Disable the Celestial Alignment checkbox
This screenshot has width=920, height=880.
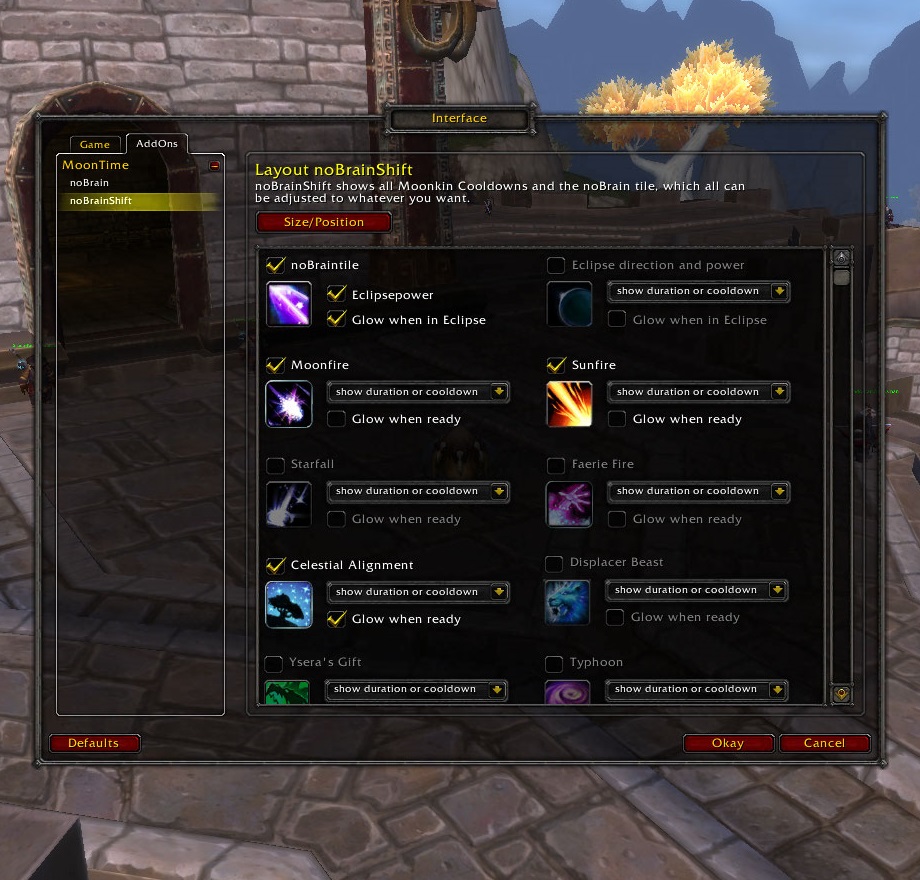[276, 565]
